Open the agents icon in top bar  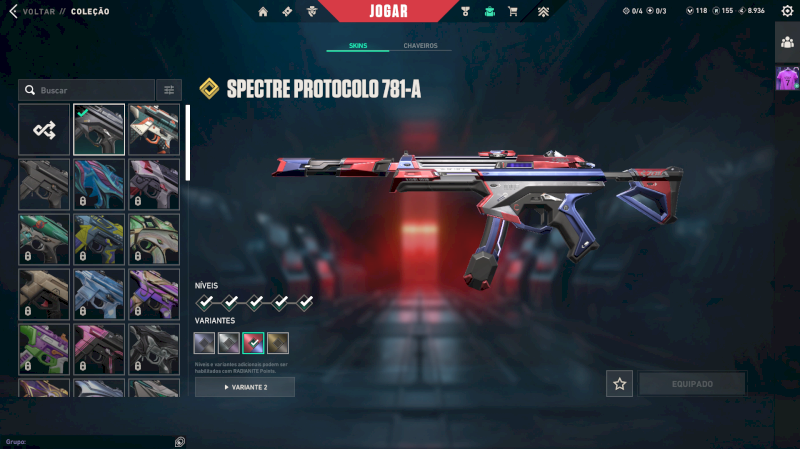[x=313, y=12]
